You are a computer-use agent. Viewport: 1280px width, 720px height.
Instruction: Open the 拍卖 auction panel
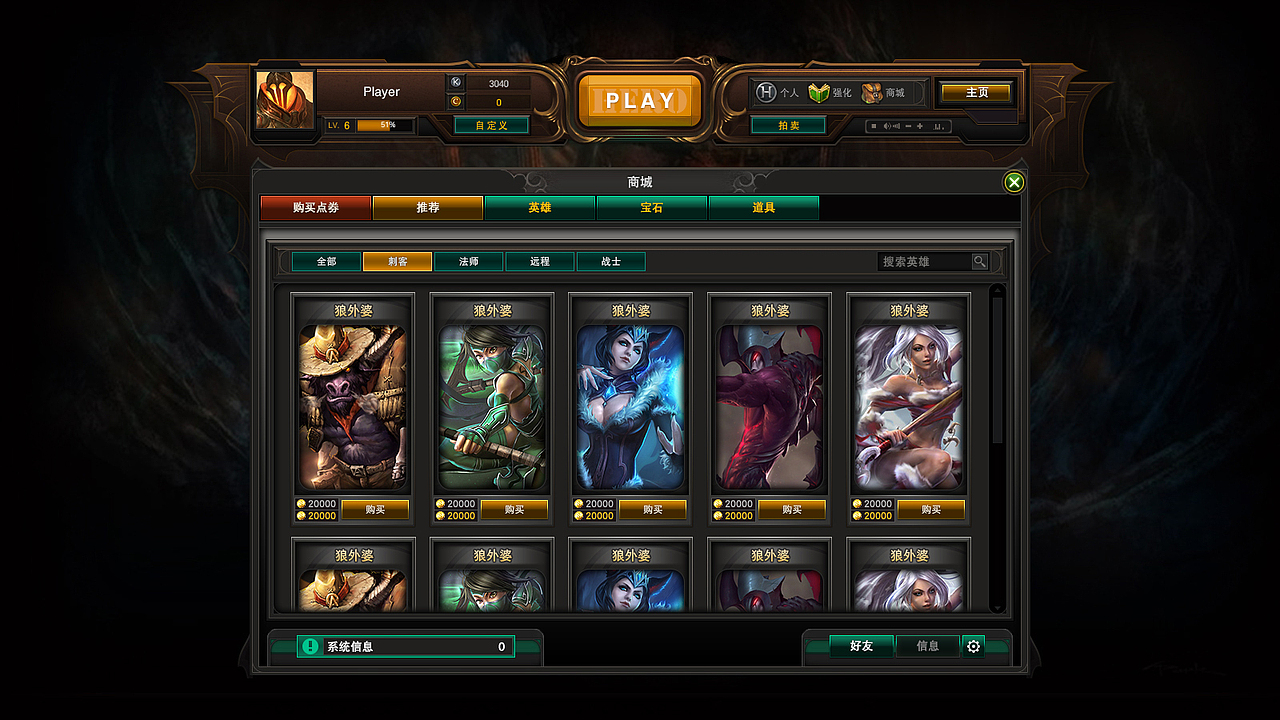coord(788,127)
